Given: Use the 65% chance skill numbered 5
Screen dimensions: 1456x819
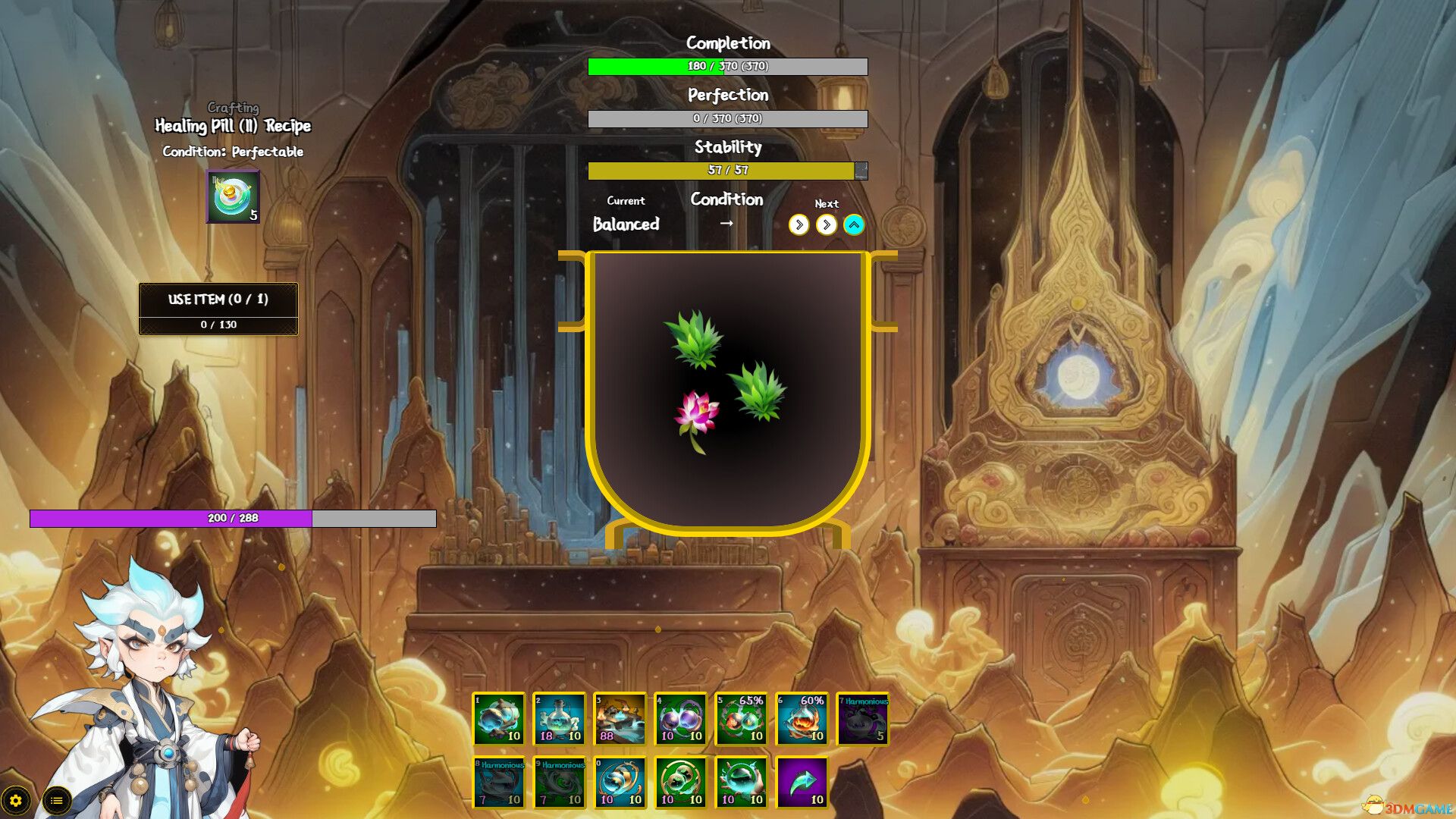Looking at the screenshot, I should point(742,720).
